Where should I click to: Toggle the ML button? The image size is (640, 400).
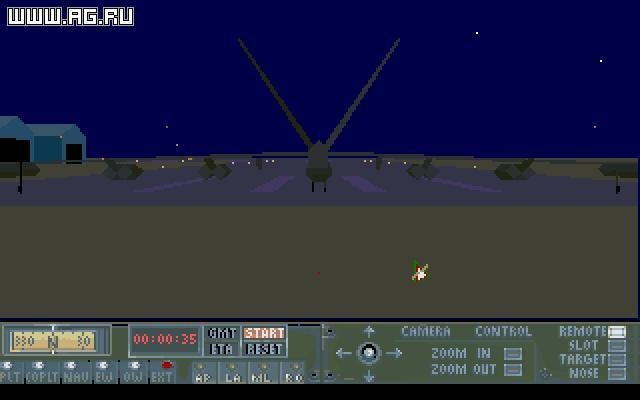263,375
